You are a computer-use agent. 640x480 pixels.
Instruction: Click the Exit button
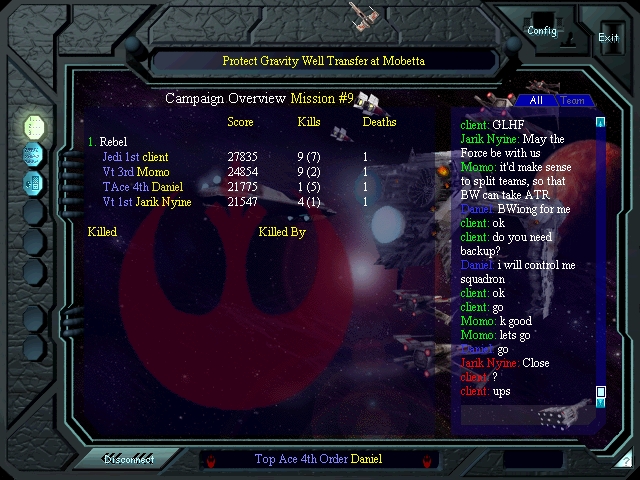pyautogui.click(x=608, y=37)
